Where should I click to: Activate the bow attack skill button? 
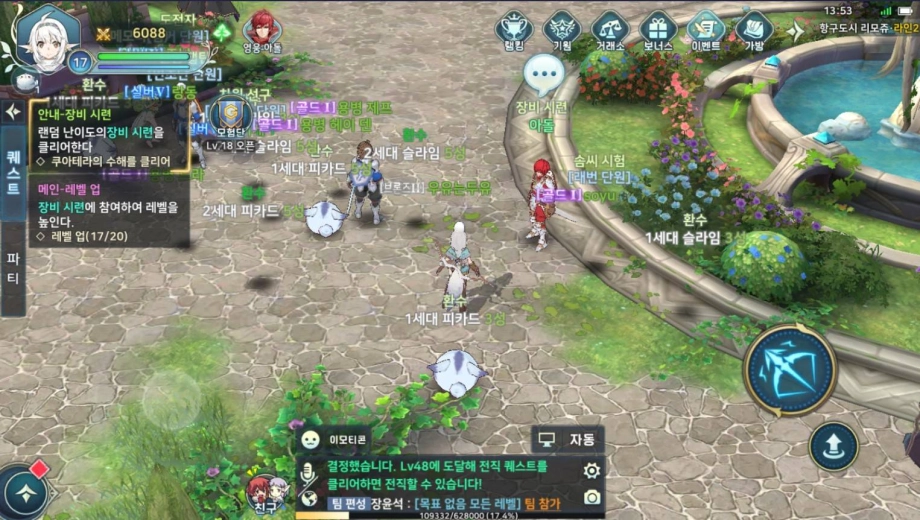point(789,369)
